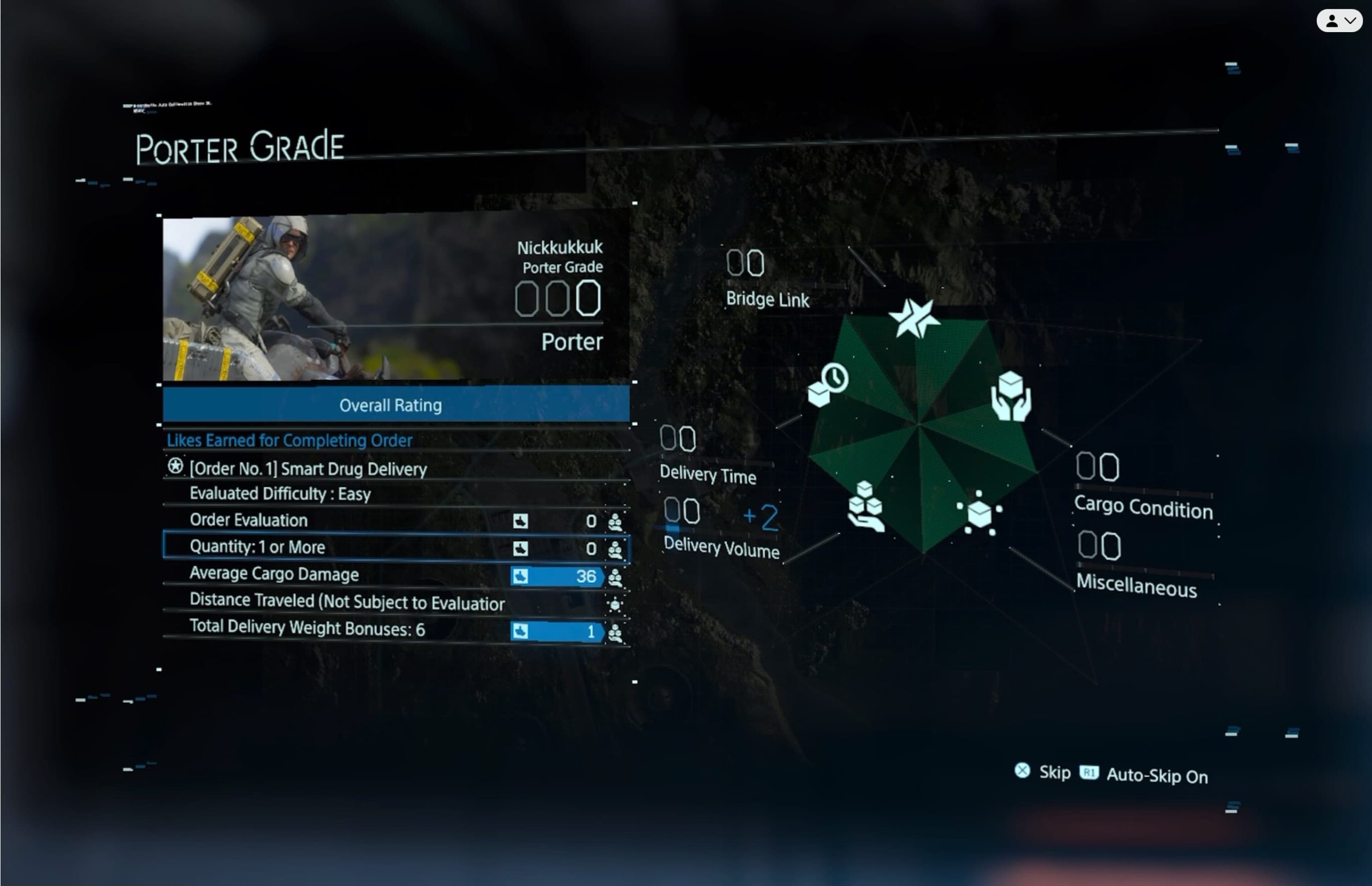Select the Delivery Volume stacked boxes icon
Viewport: 1372px width, 886px height.
[865, 507]
